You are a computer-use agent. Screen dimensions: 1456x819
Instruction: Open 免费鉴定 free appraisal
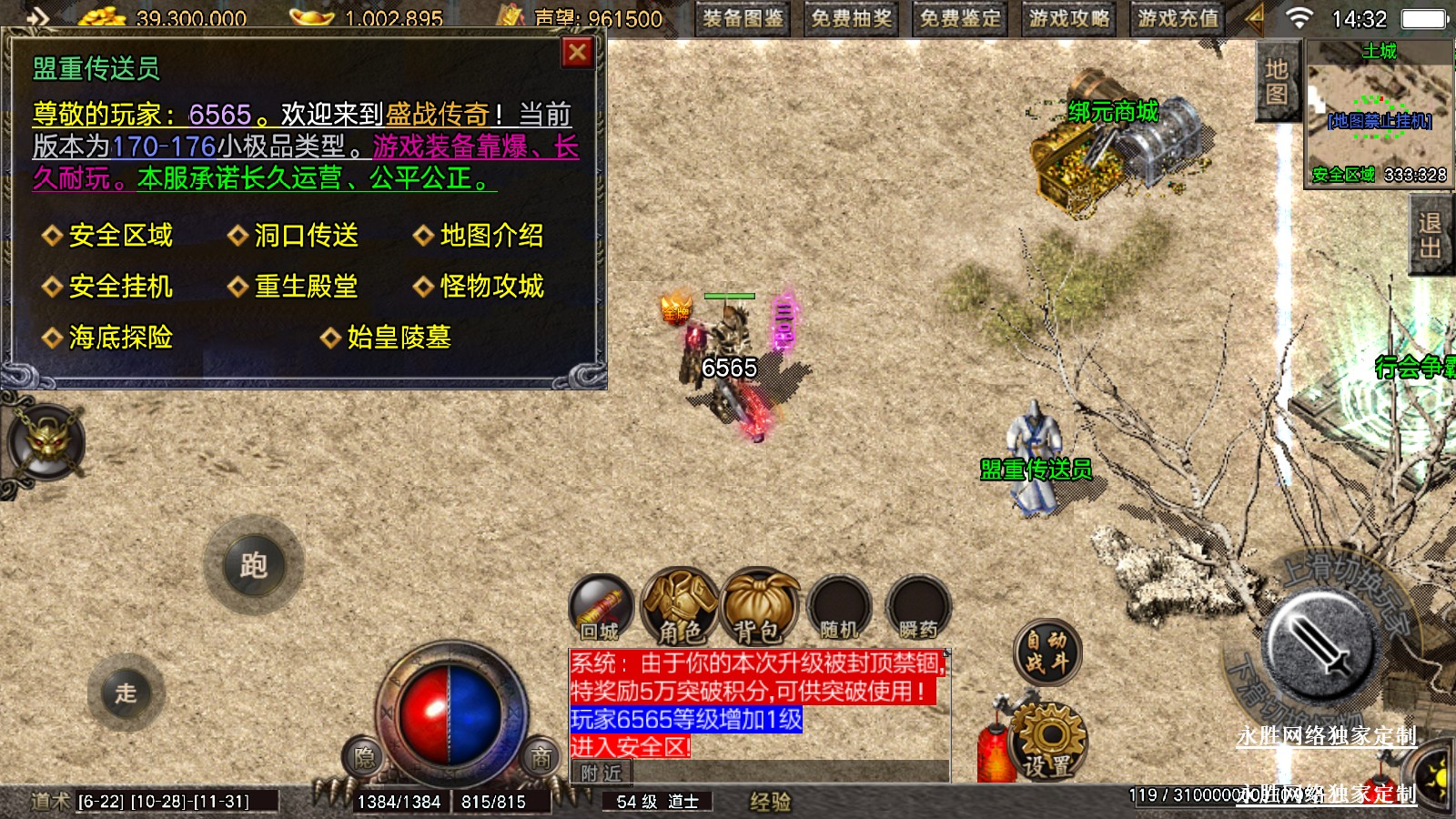click(x=960, y=18)
